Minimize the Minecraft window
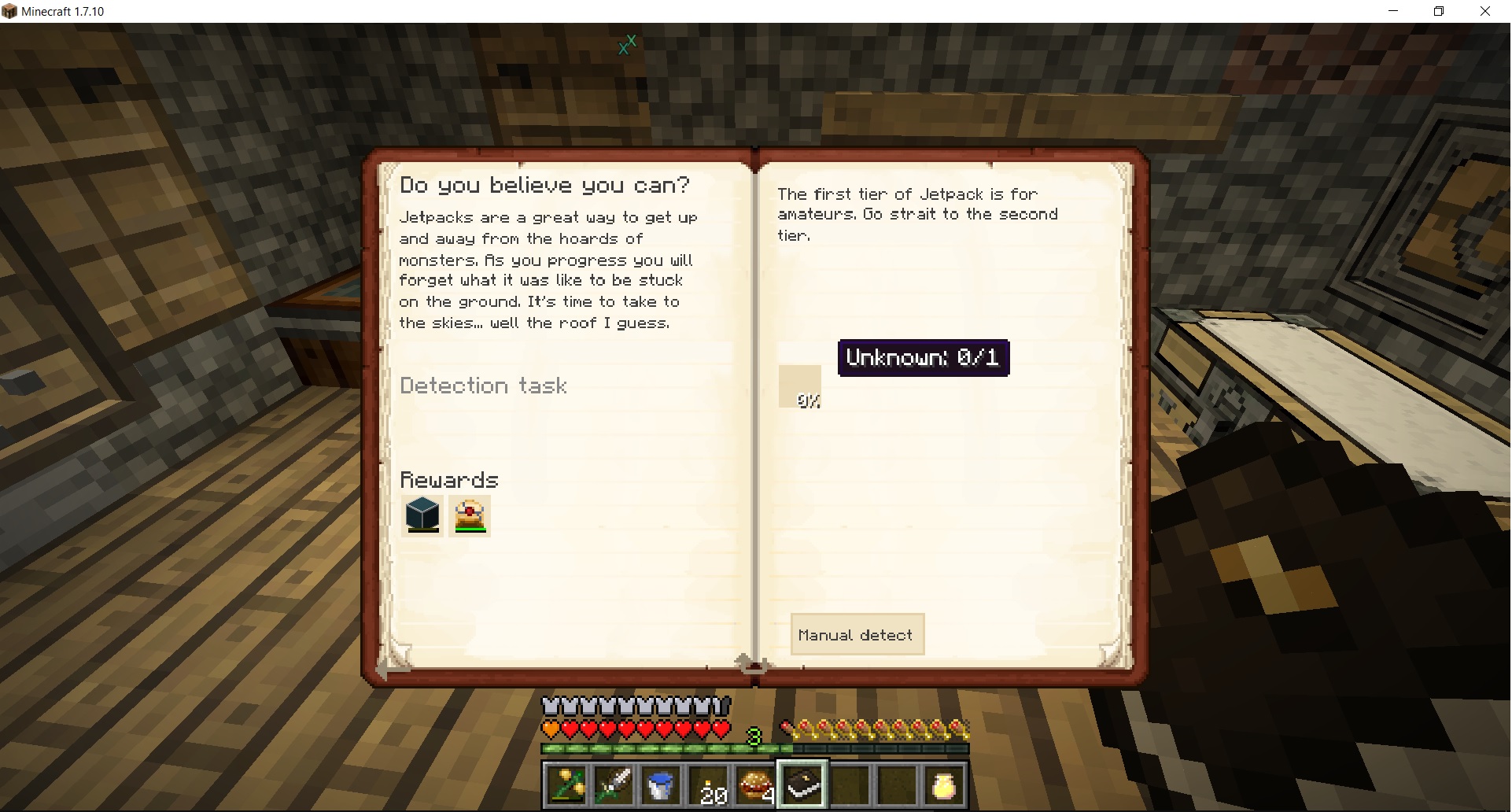Image resolution: width=1512 pixels, height=812 pixels. pyautogui.click(x=1393, y=11)
